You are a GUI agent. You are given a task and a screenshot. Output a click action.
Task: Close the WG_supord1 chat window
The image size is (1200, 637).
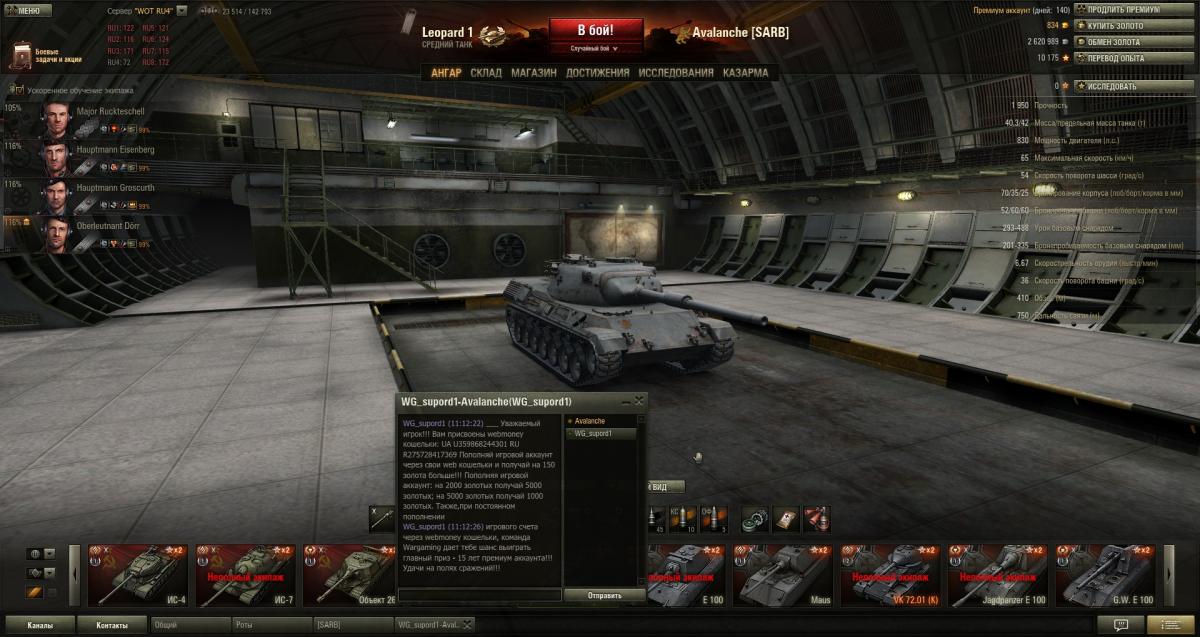coord(639,400)
